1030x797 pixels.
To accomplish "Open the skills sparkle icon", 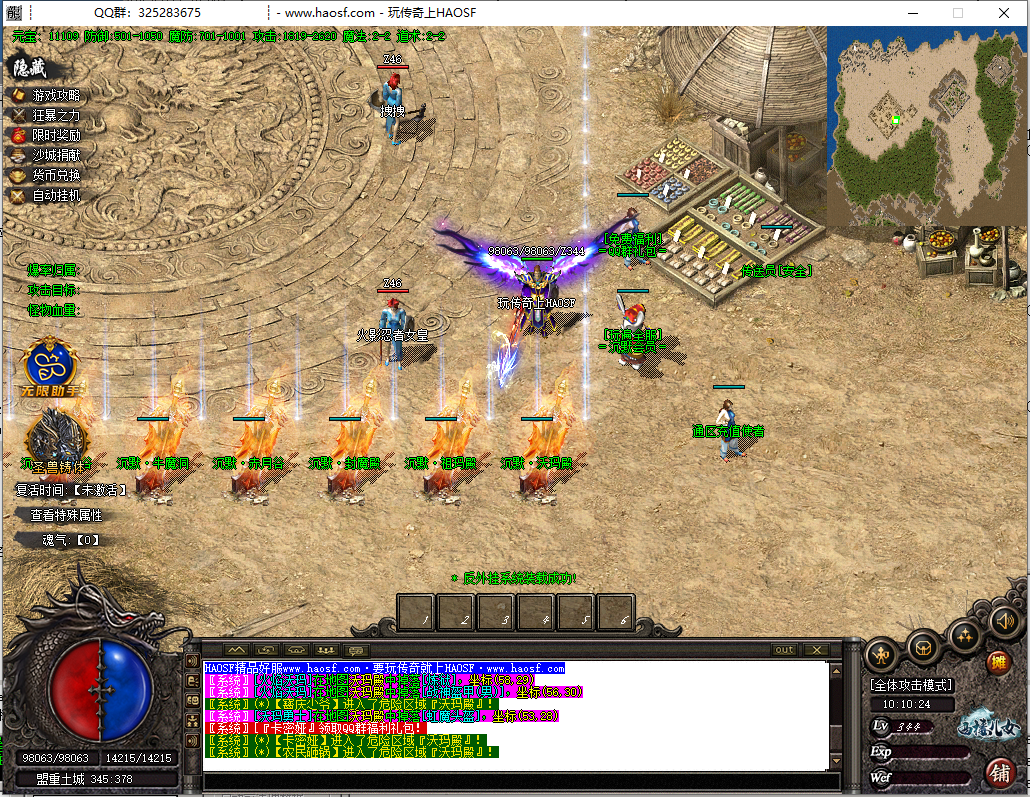I will click(964, 635).
